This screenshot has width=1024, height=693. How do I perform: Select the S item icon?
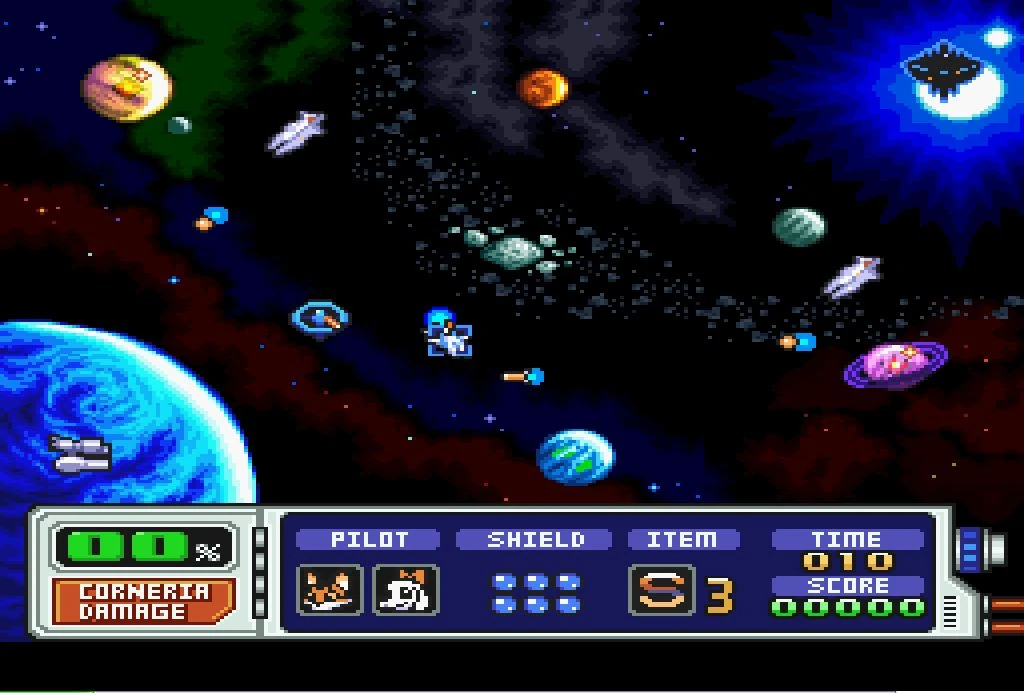click(661, 590)
